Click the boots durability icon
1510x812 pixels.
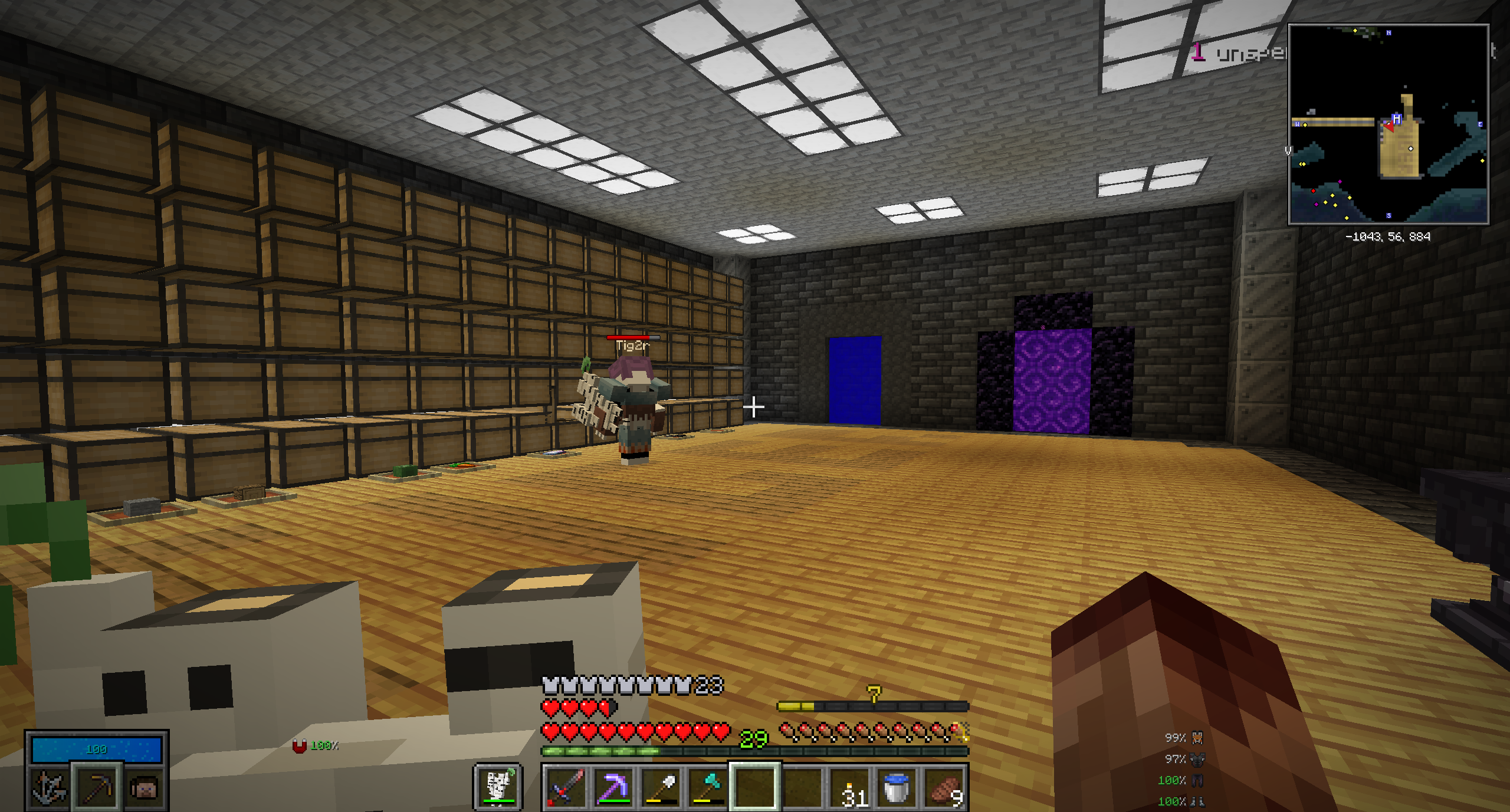pyautogui.click(x=1197, y=801)
